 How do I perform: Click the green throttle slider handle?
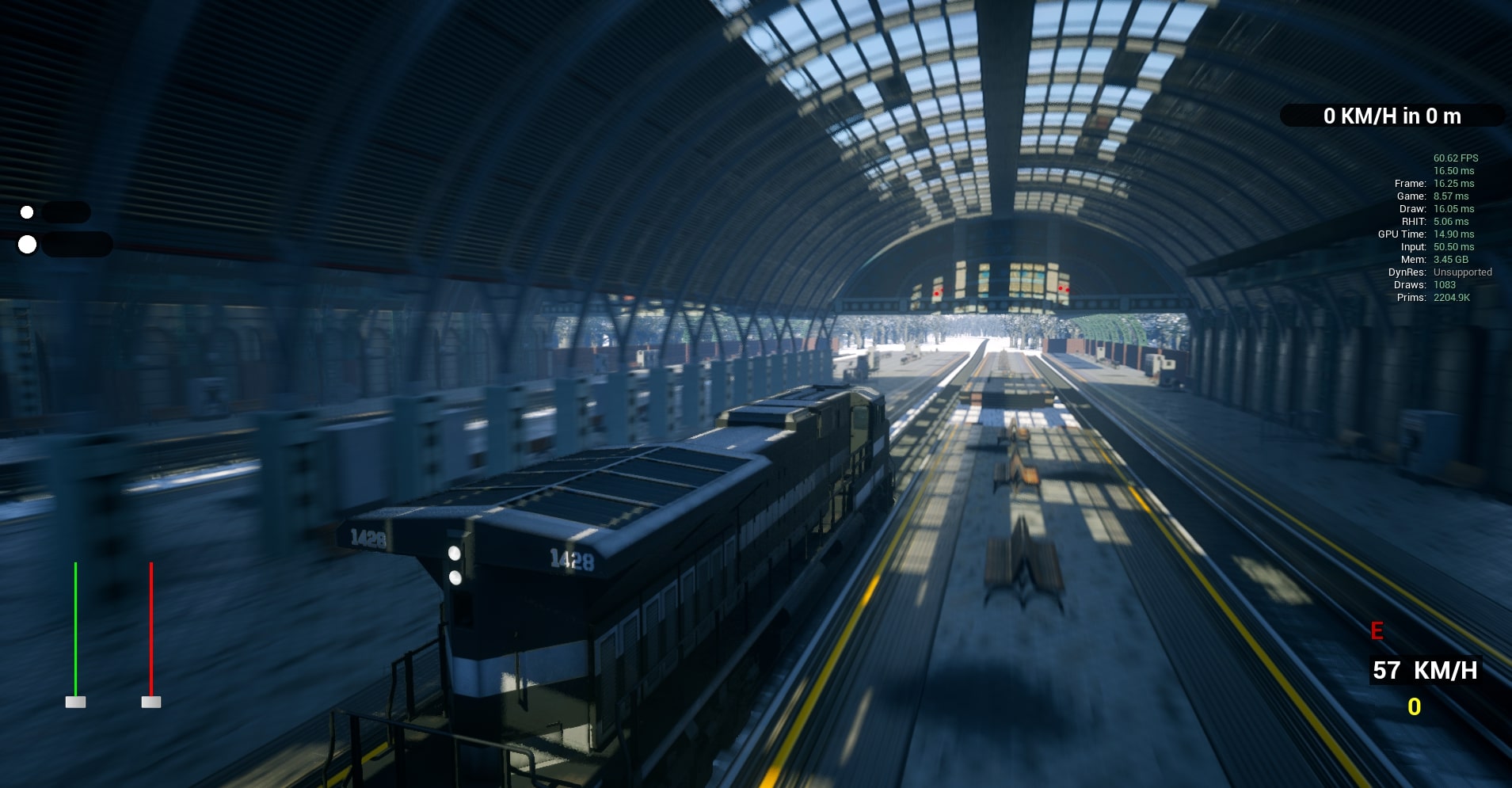tap(75, 702)
